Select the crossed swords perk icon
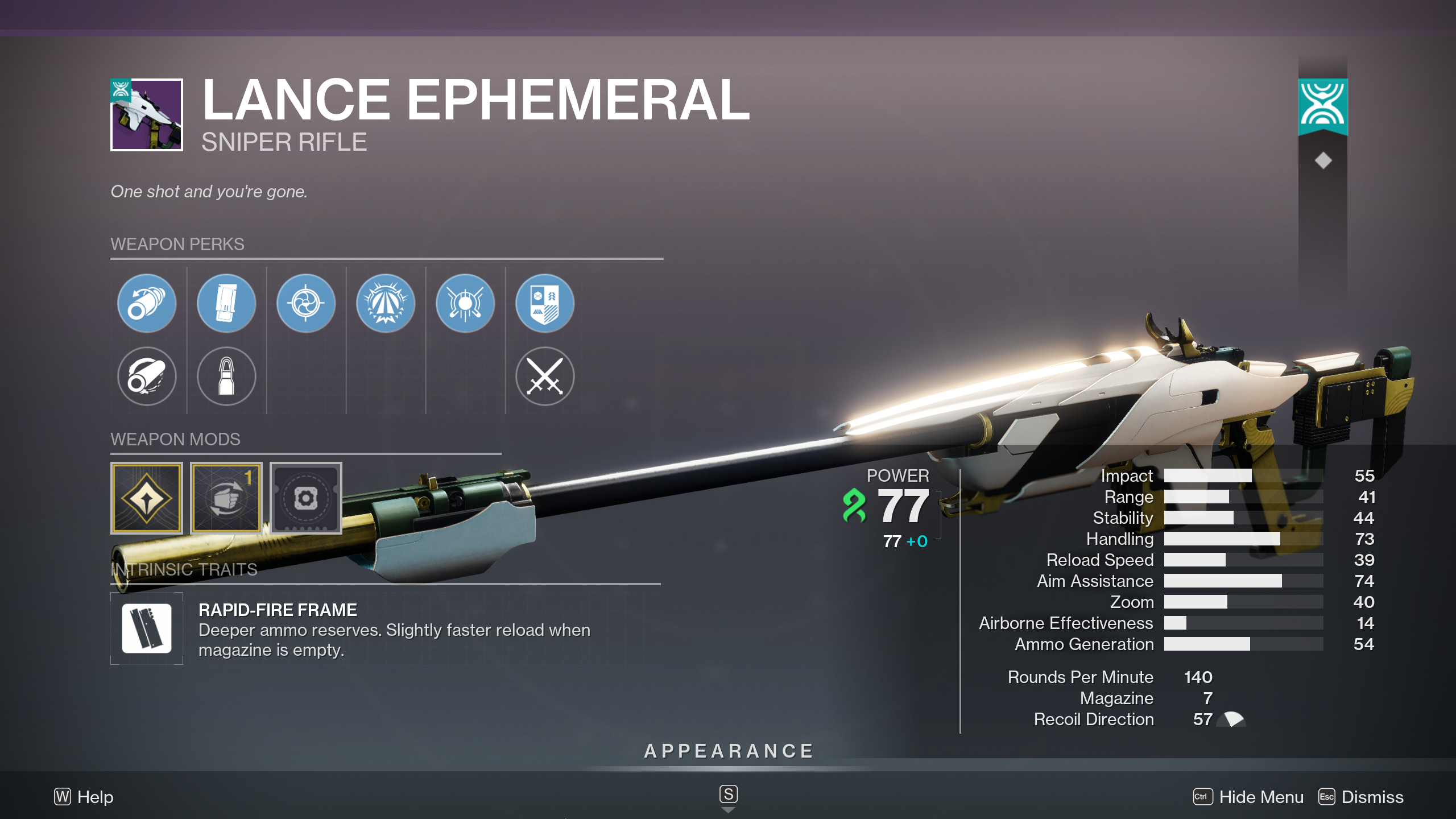Screen dimensions: 1456x819 click(545, 377)
